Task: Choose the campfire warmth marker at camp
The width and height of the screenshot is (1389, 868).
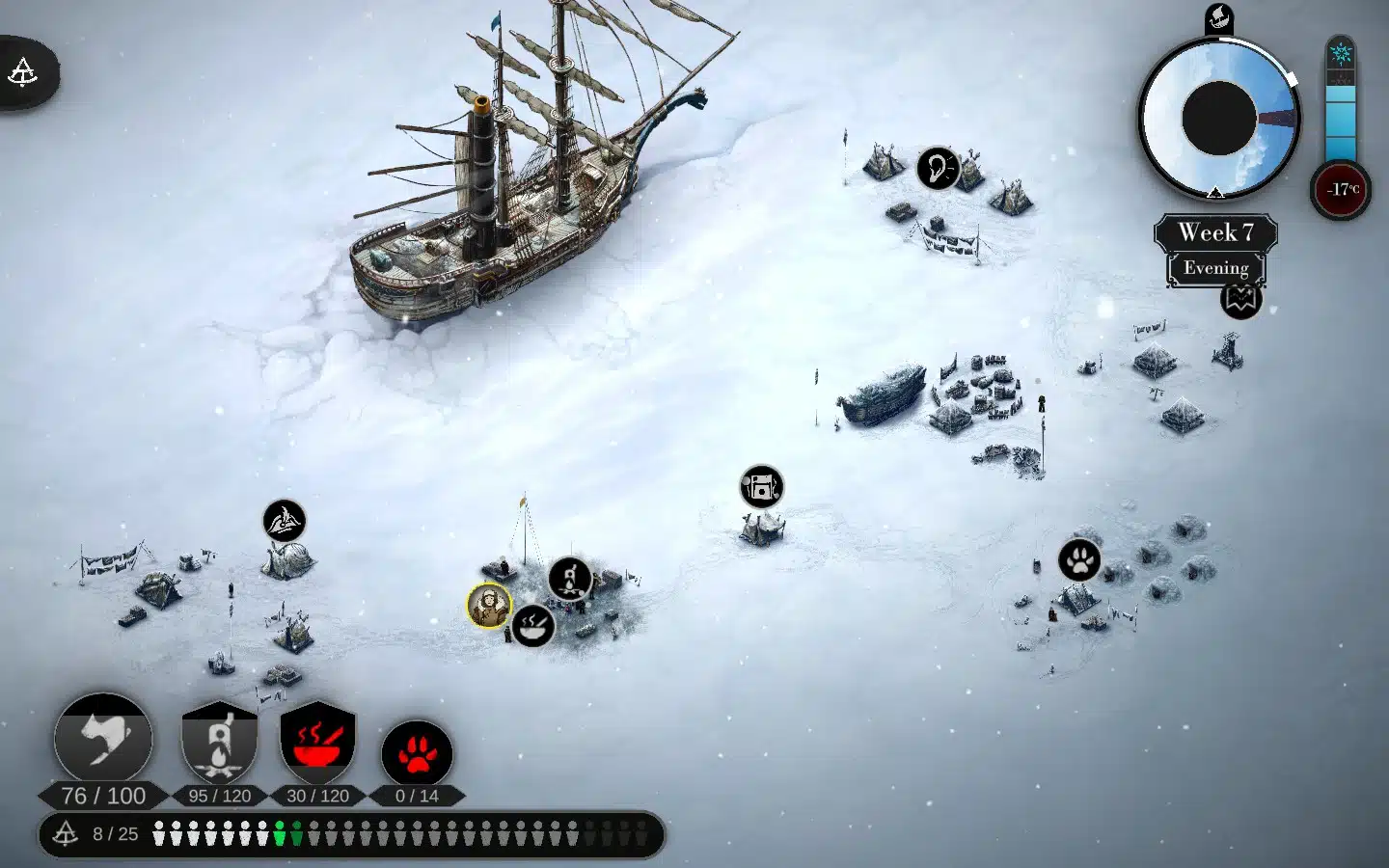Action: 570,579
